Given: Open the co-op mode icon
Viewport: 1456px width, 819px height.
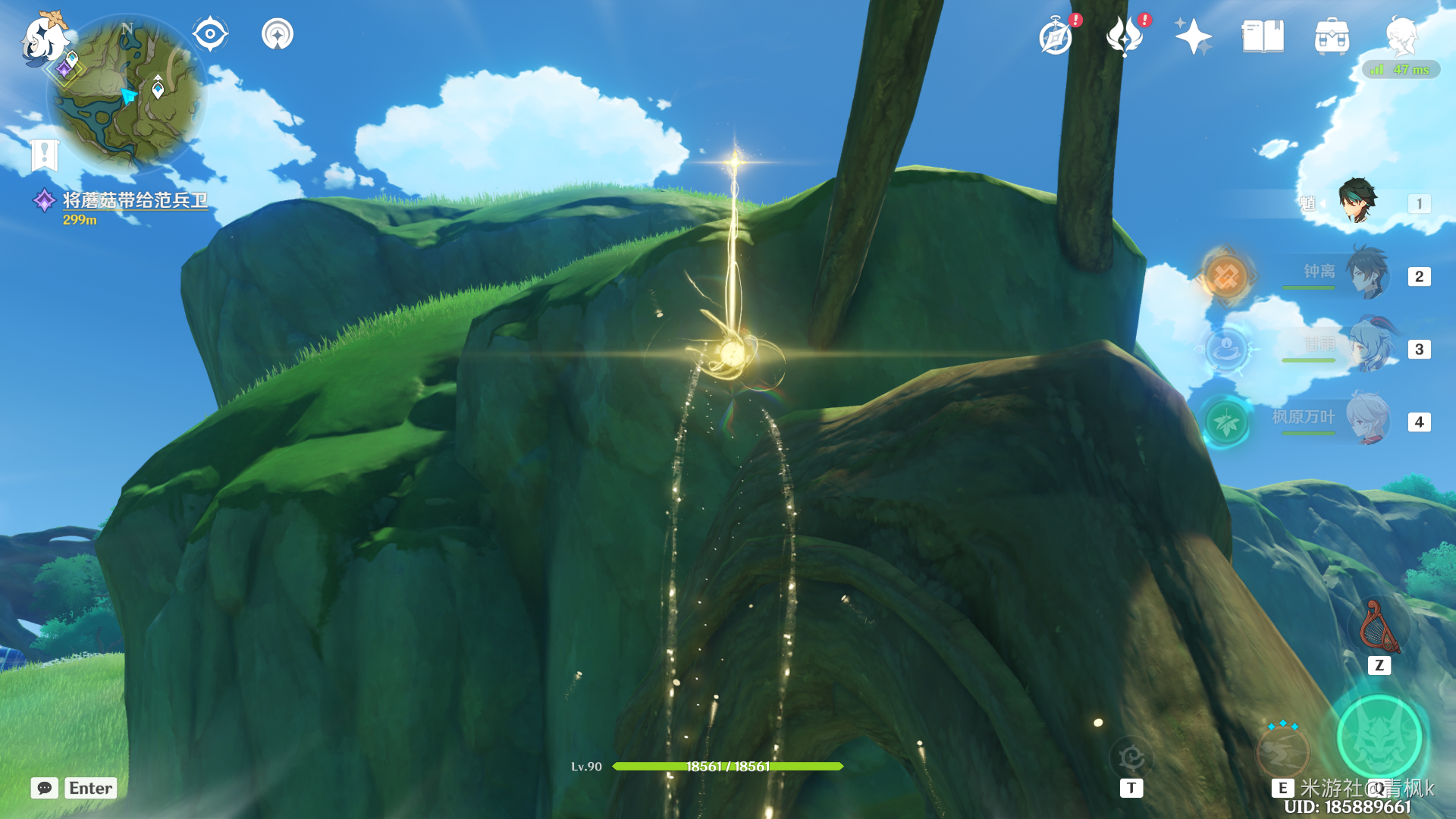Looking at the screenshot, I should [278, 34].
